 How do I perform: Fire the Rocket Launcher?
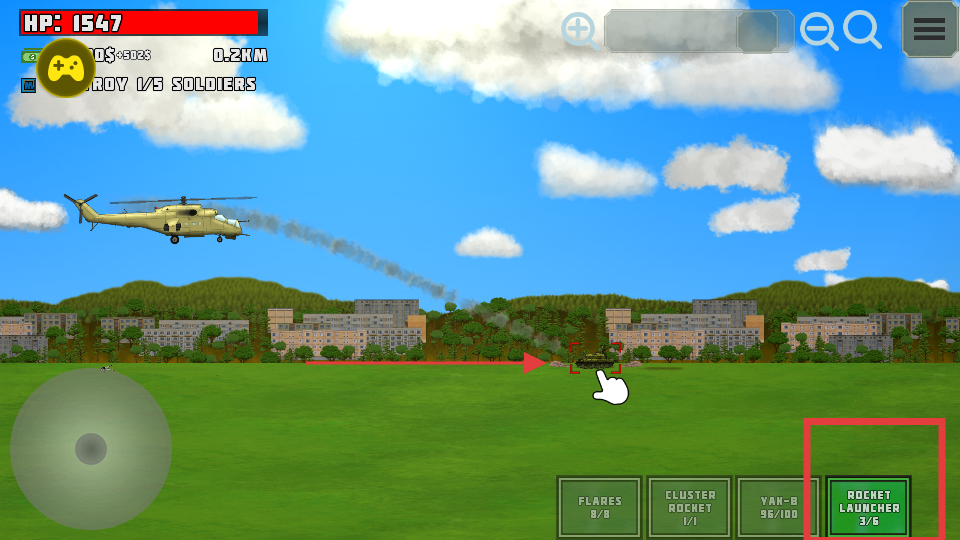point(868,507)
